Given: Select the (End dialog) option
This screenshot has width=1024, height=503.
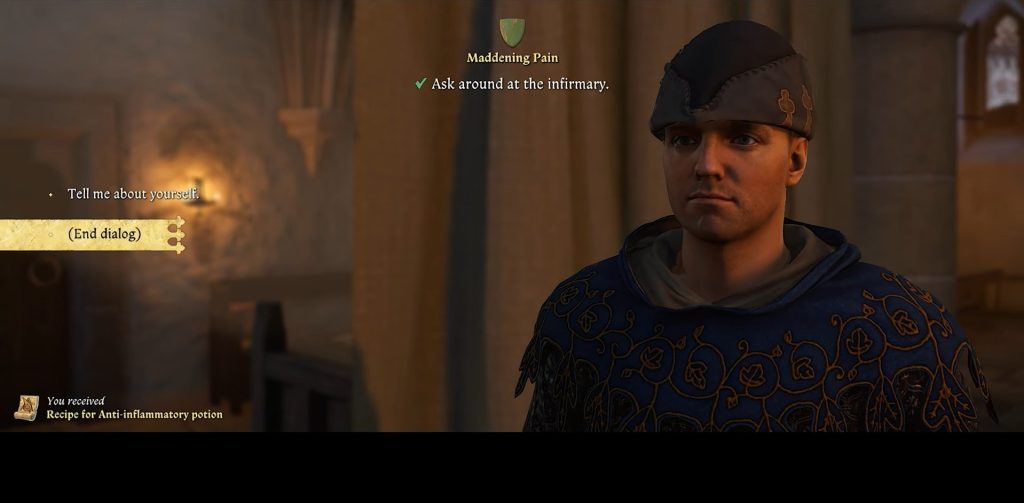Looking at the screenshot, I should click(x=104, y=234).
